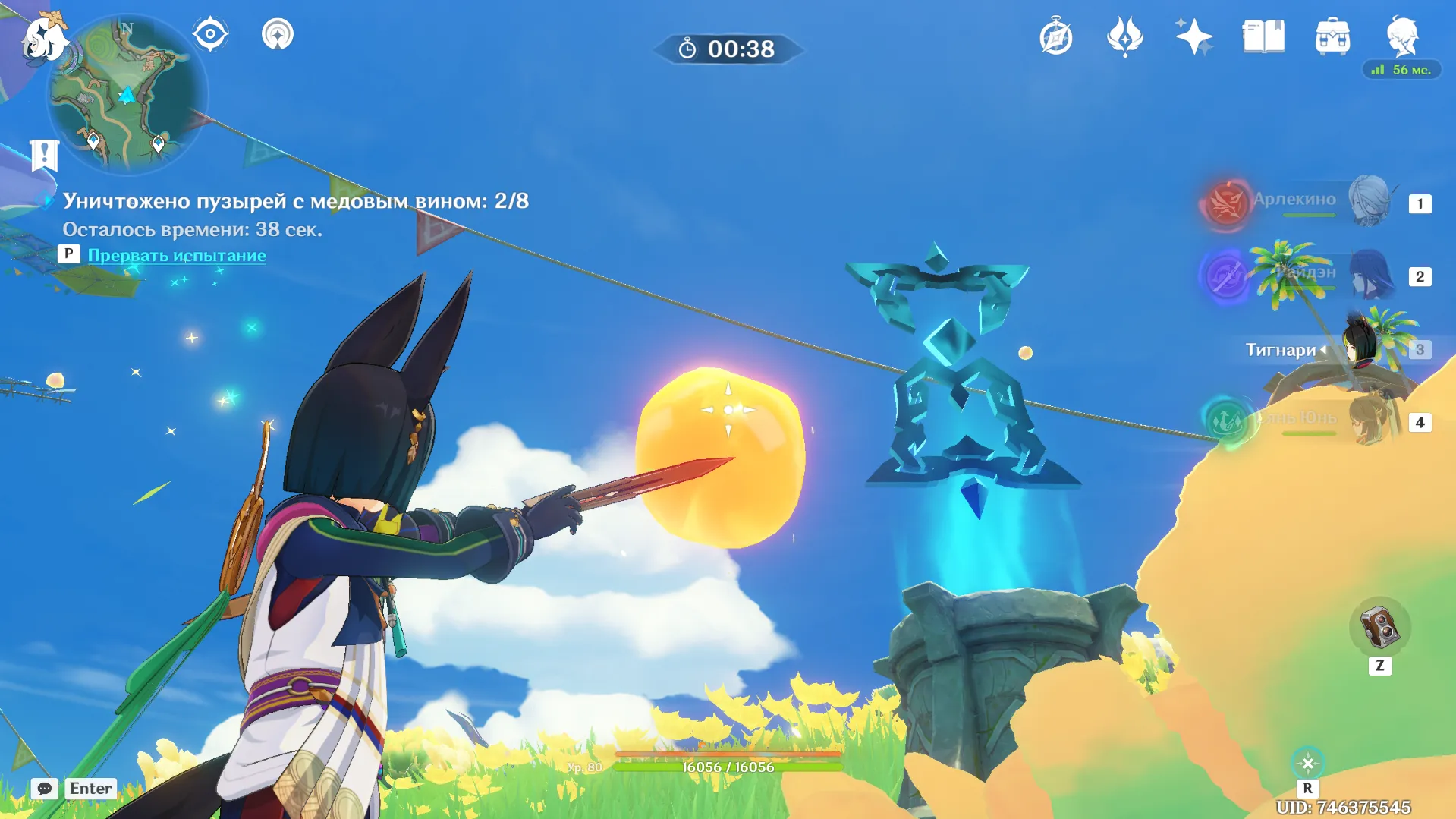Open the Battle Pass glowing emblem icon
The image size is (1456, 819).
tap(1124, 35)
